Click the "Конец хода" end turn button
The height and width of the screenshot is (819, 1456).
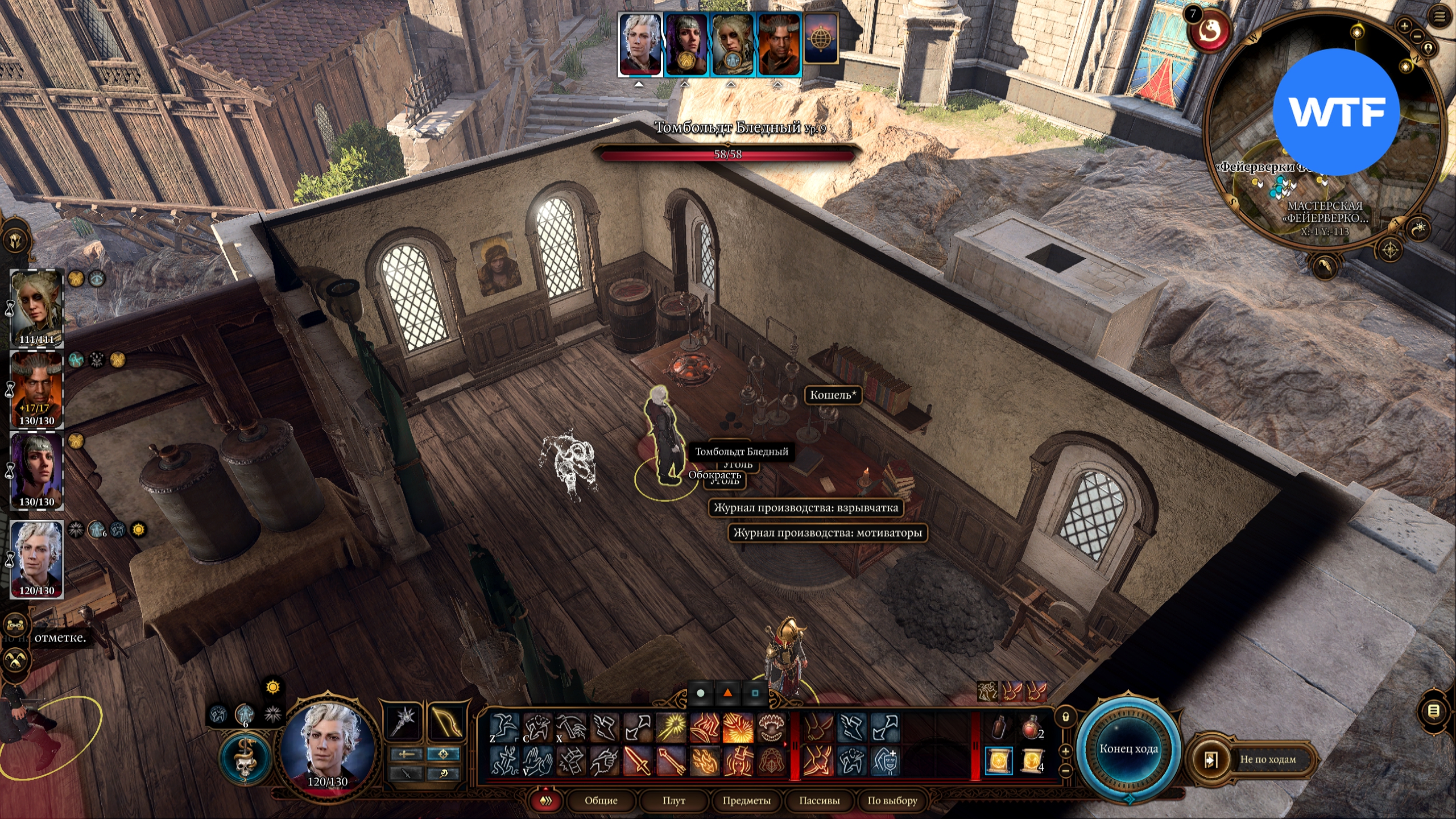[1128, 748]
